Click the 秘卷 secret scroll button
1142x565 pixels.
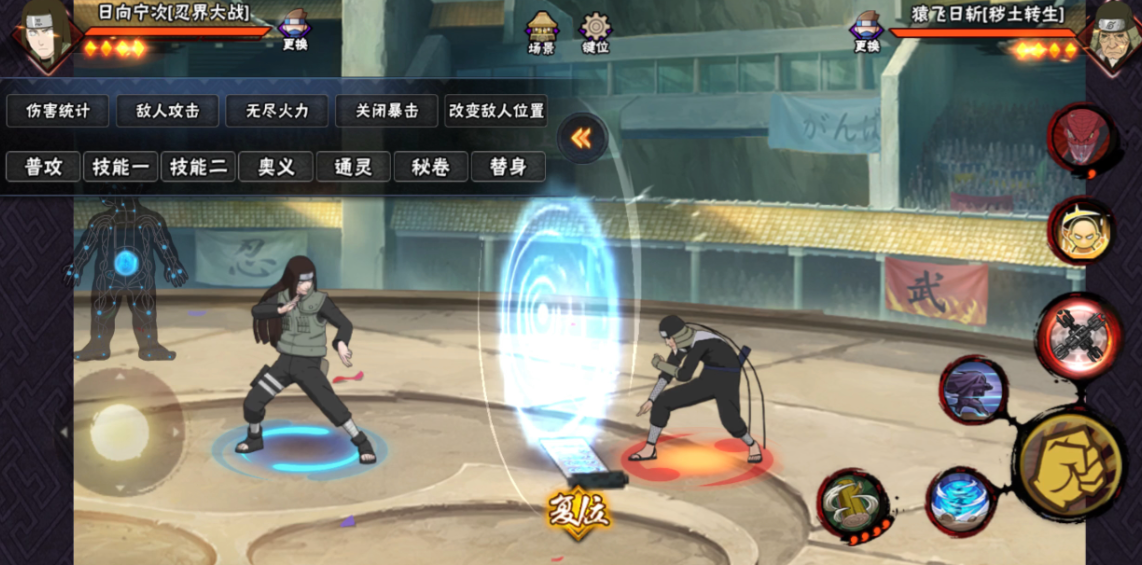[x=431, y=167]
